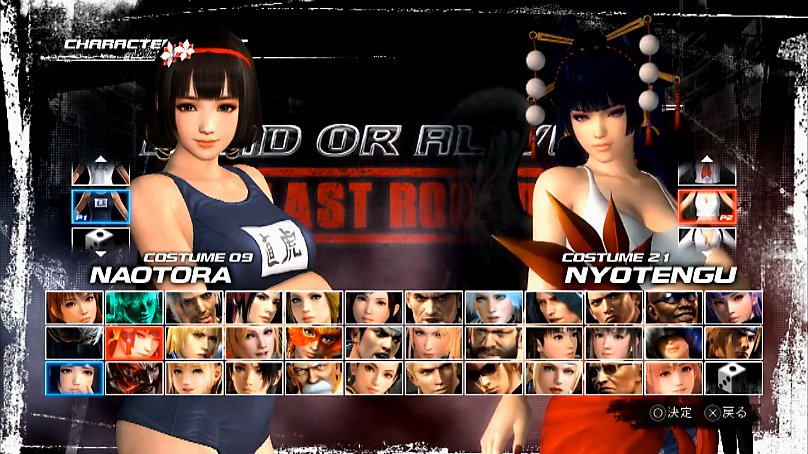Image resolution: width=808 pixels, height=454 pixels.
Task: Select Player 1's highlighted costume thumbnail
Action: tap(100, 206)
